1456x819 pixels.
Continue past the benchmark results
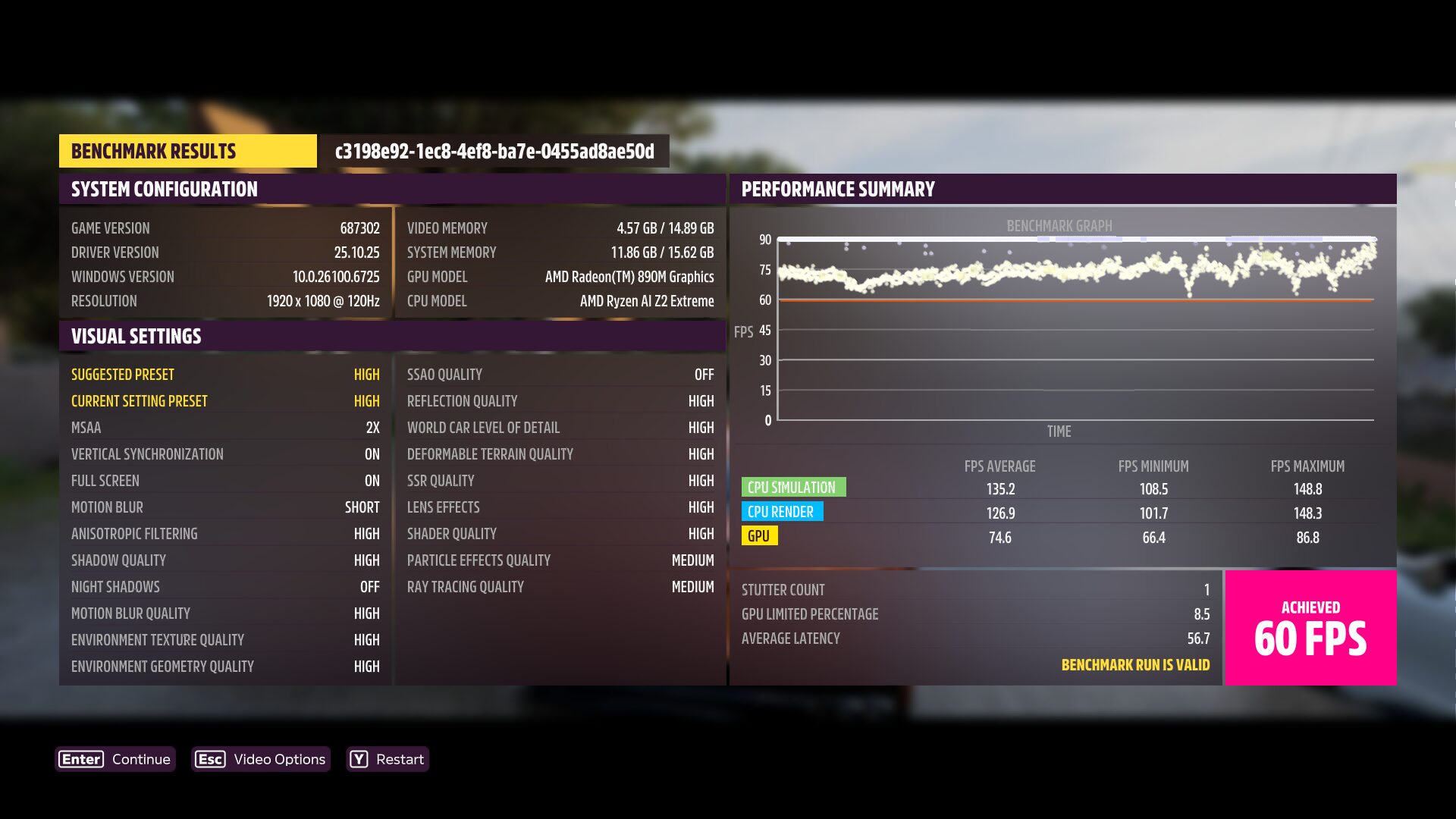click(115, 759)
